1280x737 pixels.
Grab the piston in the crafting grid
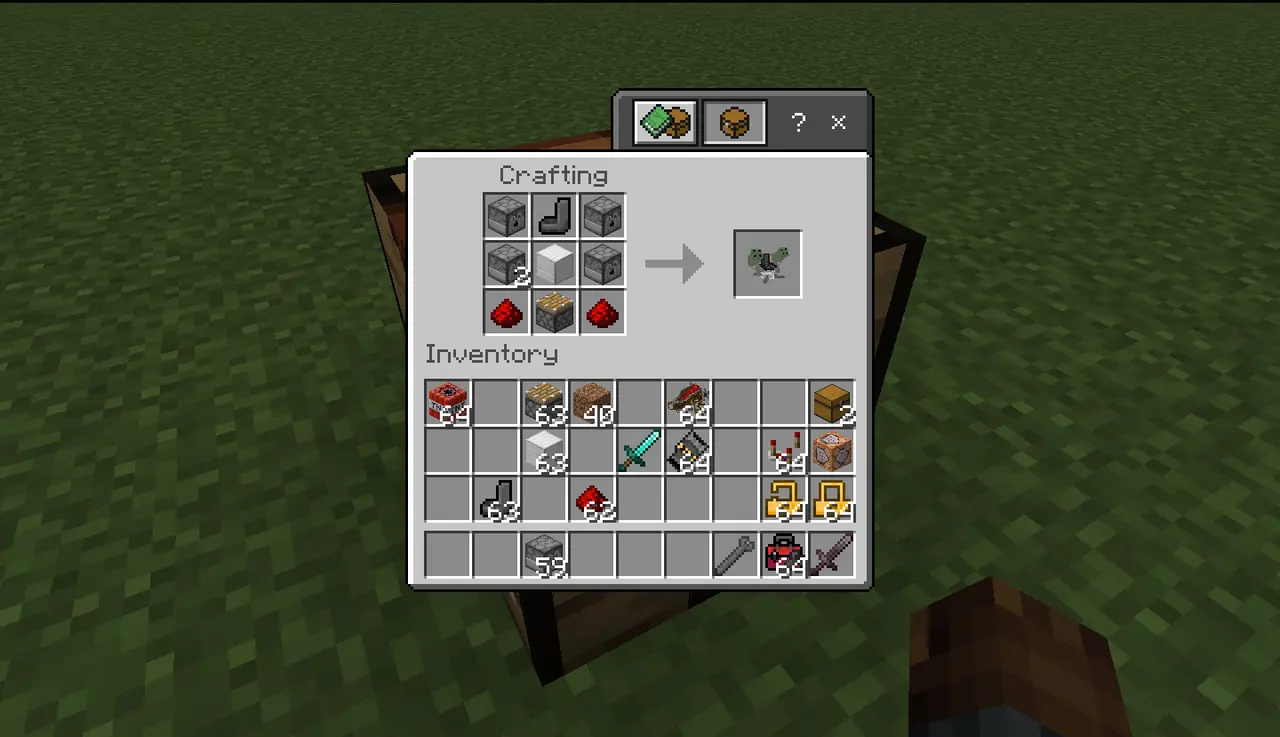point(554,312)
